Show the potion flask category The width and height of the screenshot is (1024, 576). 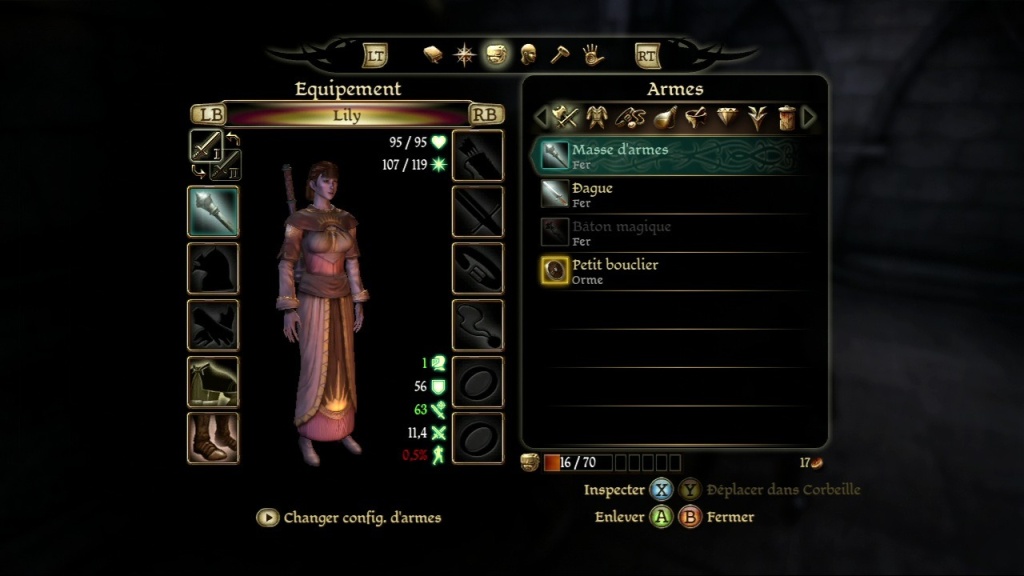pyautogui.click(x=662, y=118)
